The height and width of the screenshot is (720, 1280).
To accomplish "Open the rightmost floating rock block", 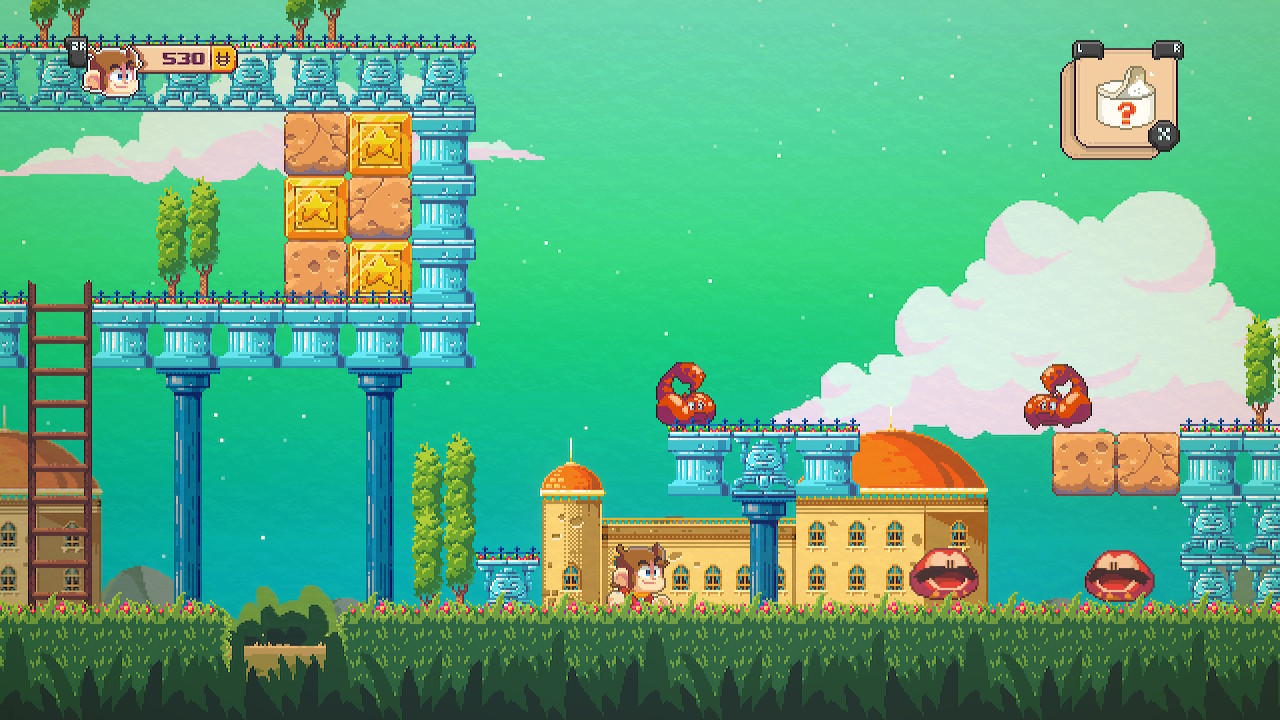I will 1148,465.
